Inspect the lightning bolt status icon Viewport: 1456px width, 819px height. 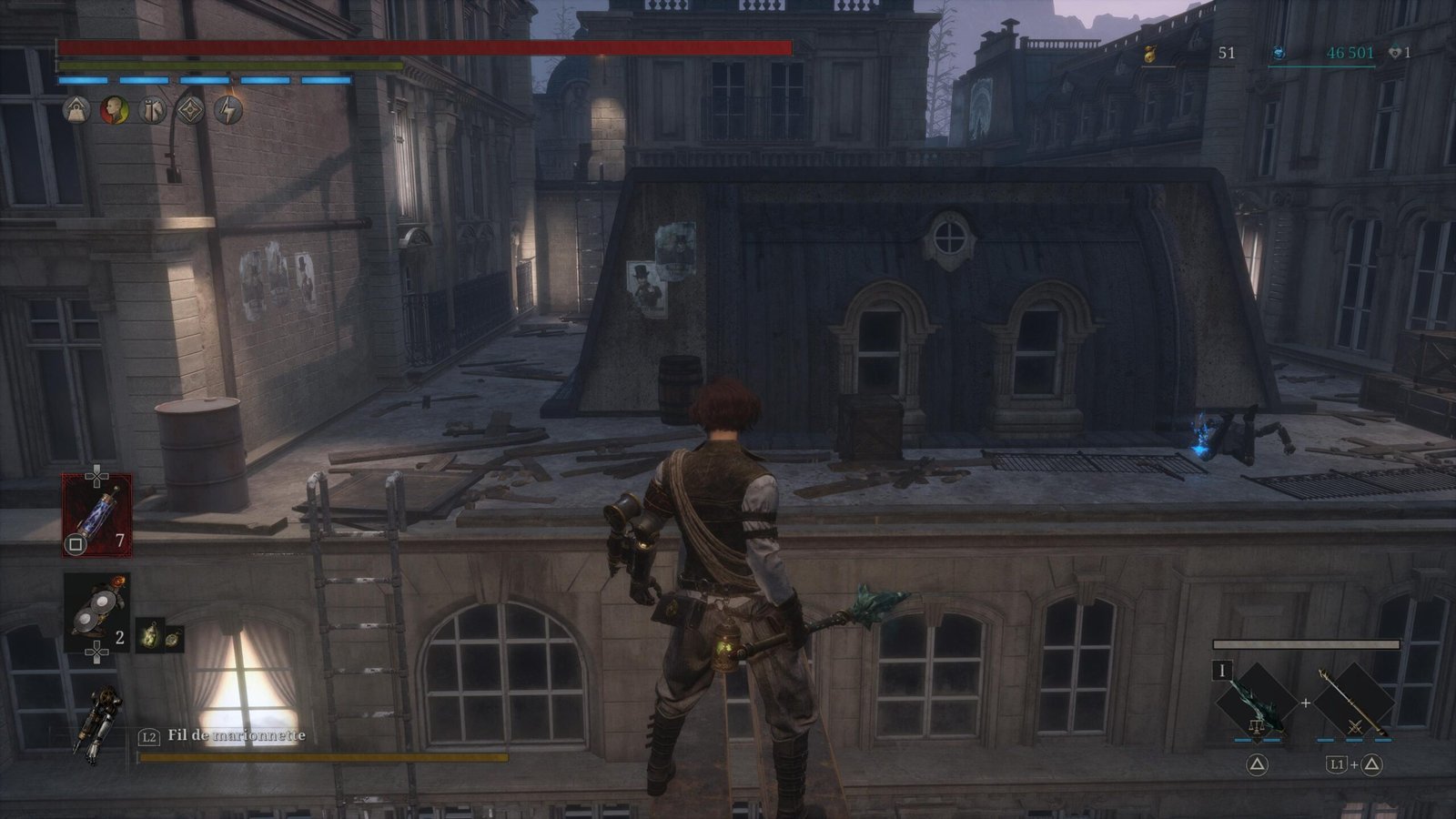coord(227,111)
